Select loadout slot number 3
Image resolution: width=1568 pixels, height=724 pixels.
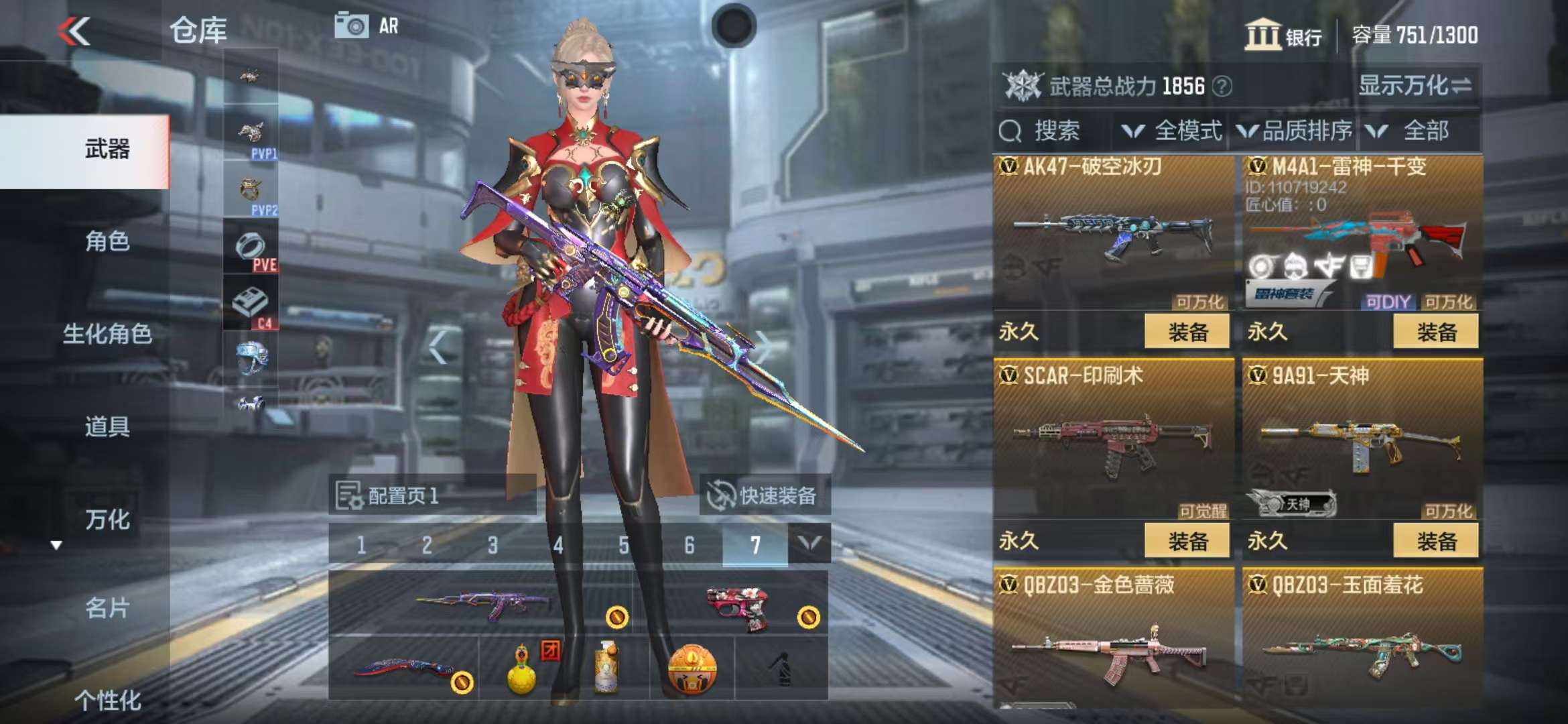pos(493,546)
